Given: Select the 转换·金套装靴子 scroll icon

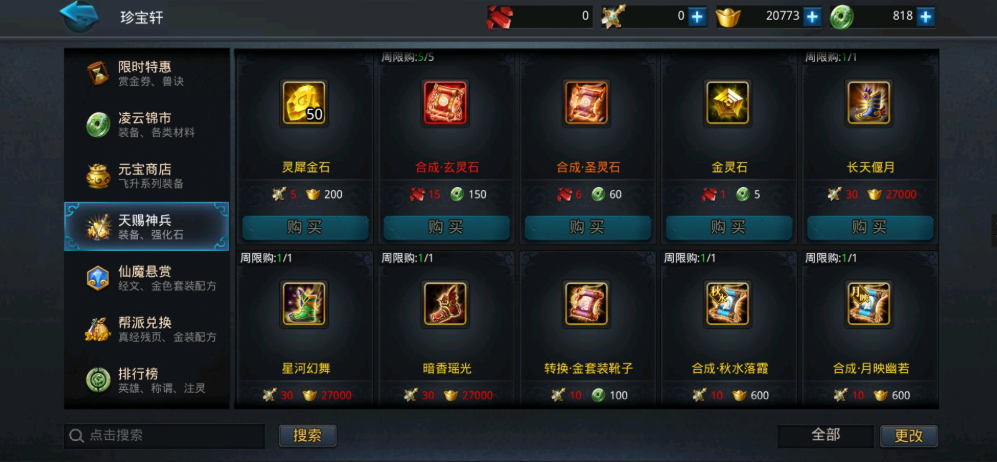Looking at the screenshot, I should click(x=588, y=305).
